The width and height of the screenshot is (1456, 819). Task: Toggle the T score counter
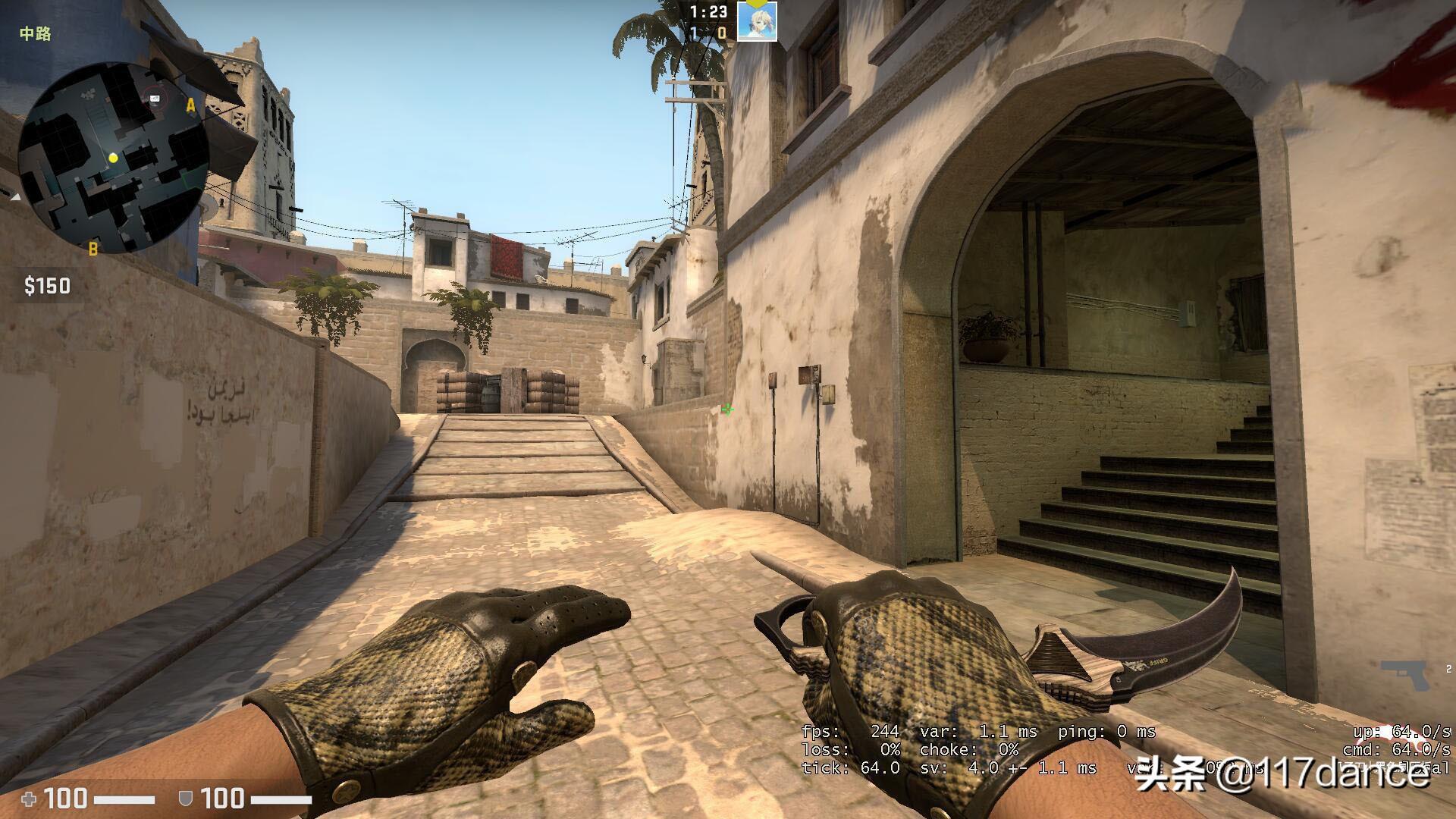[x=722, y=33]
